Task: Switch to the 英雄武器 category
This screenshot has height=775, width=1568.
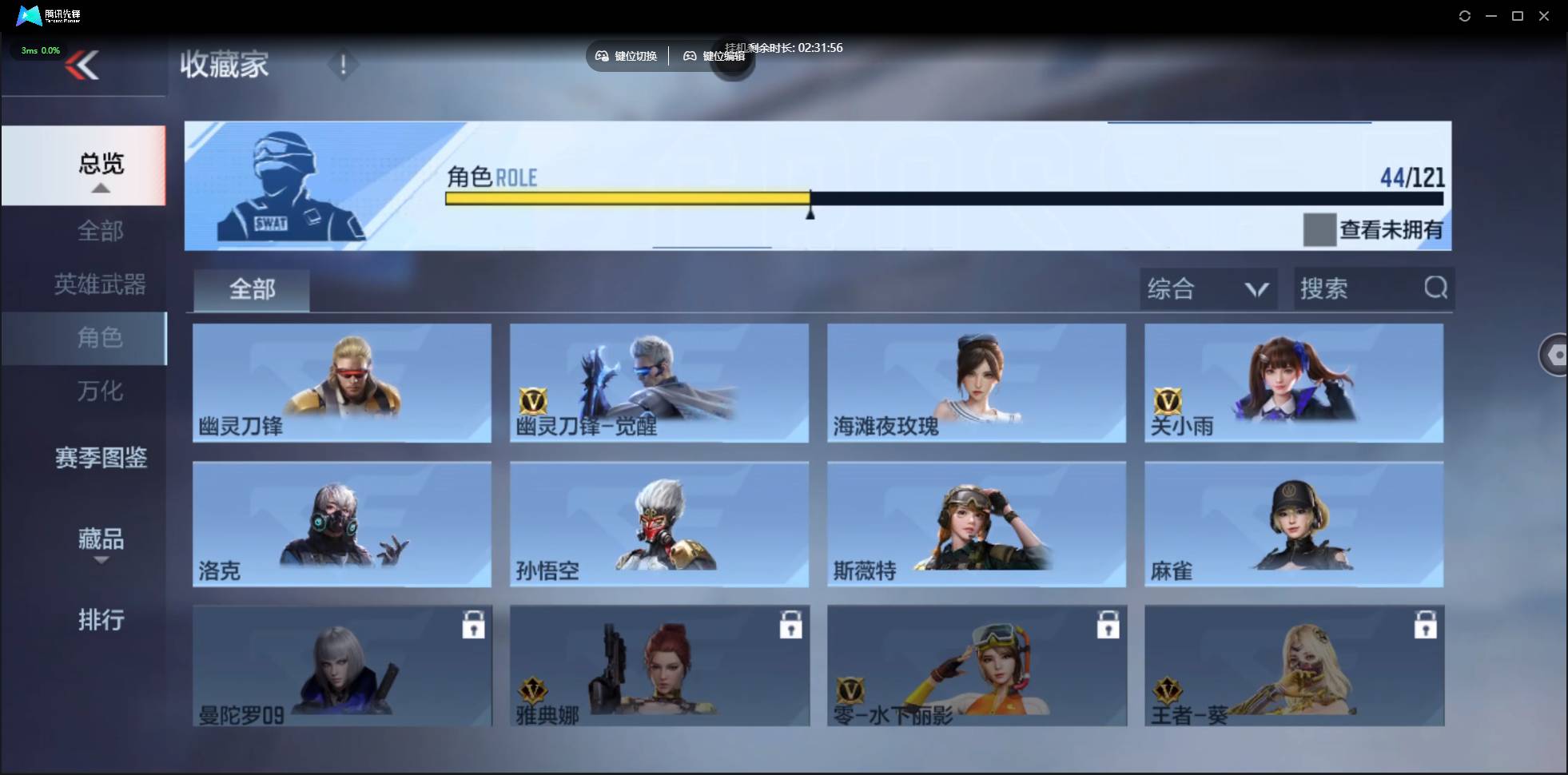Action: point(100,284)
